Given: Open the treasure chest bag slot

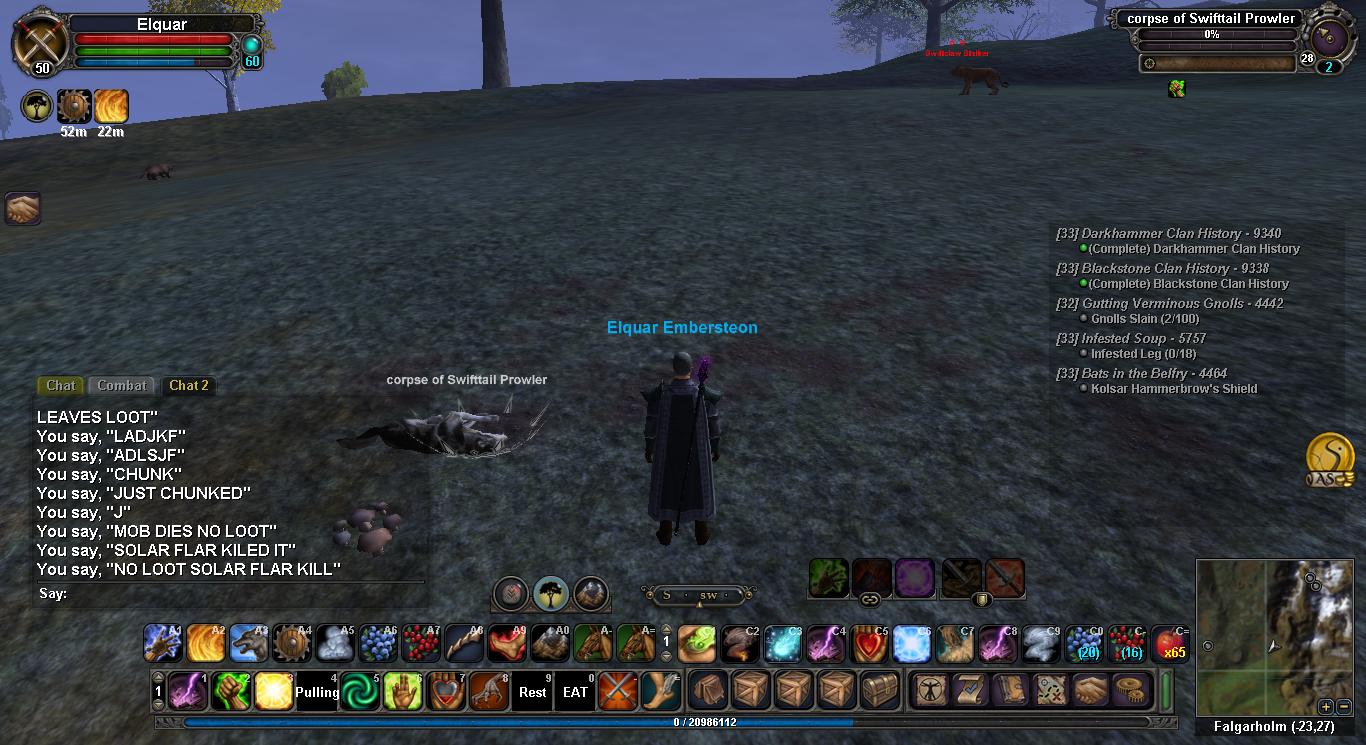Looking at the screenshot, I should pyautogui.click(x=881, y=691).
